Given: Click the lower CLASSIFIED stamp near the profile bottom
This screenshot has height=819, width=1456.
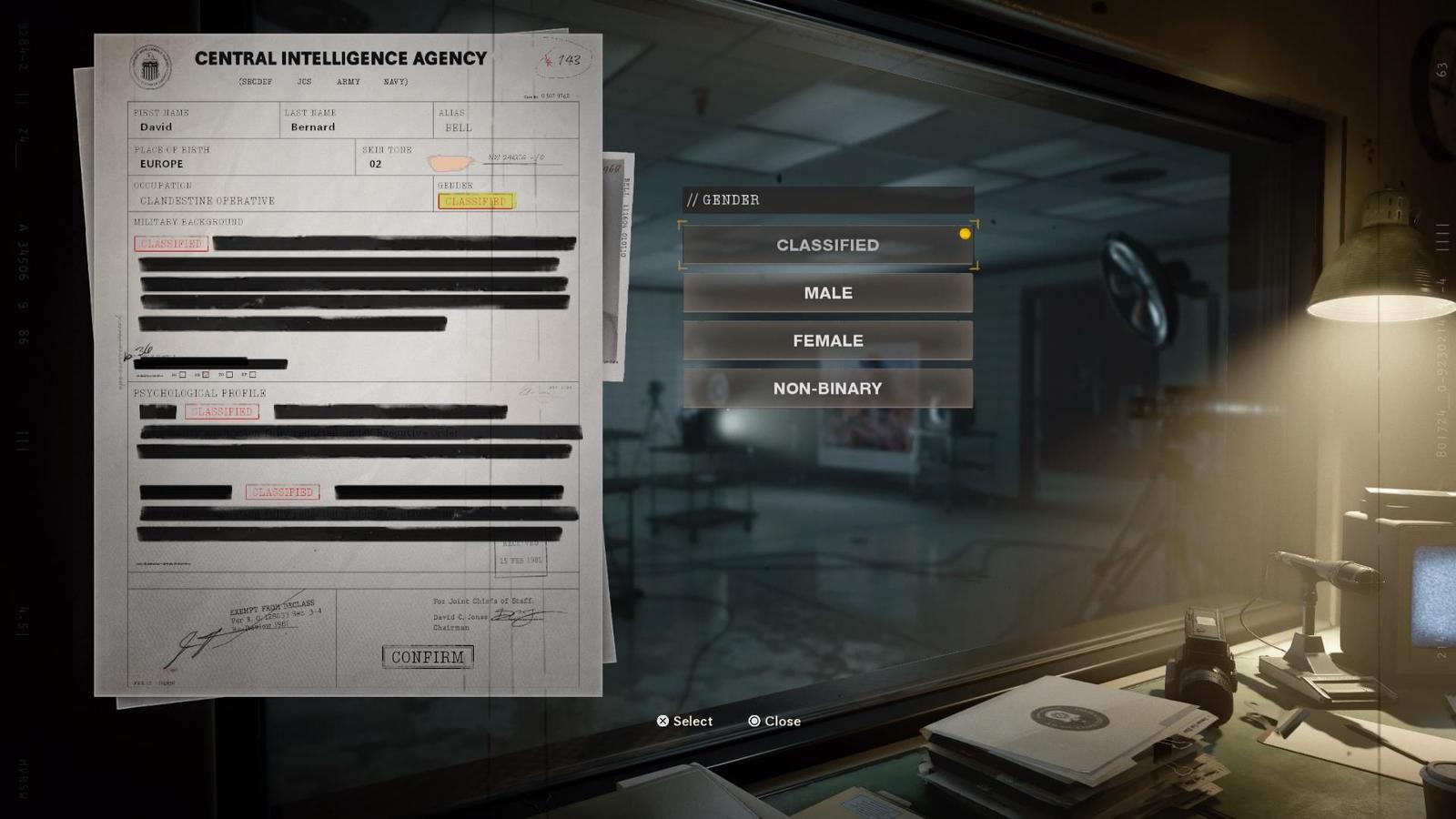Looking at the screenshot, I should (x=282, y=491).
